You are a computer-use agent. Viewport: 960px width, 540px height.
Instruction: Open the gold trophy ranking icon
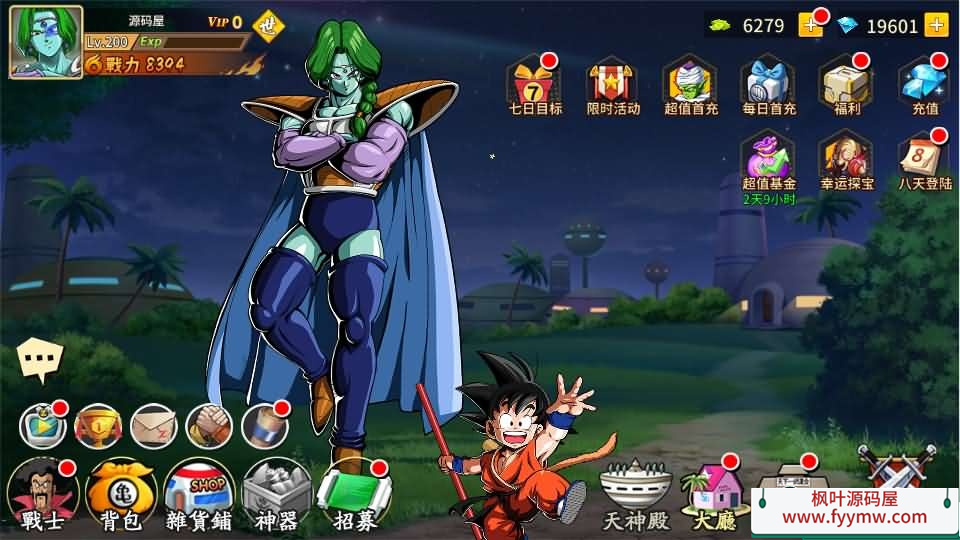pyautogui.click(x=98, y=427)
